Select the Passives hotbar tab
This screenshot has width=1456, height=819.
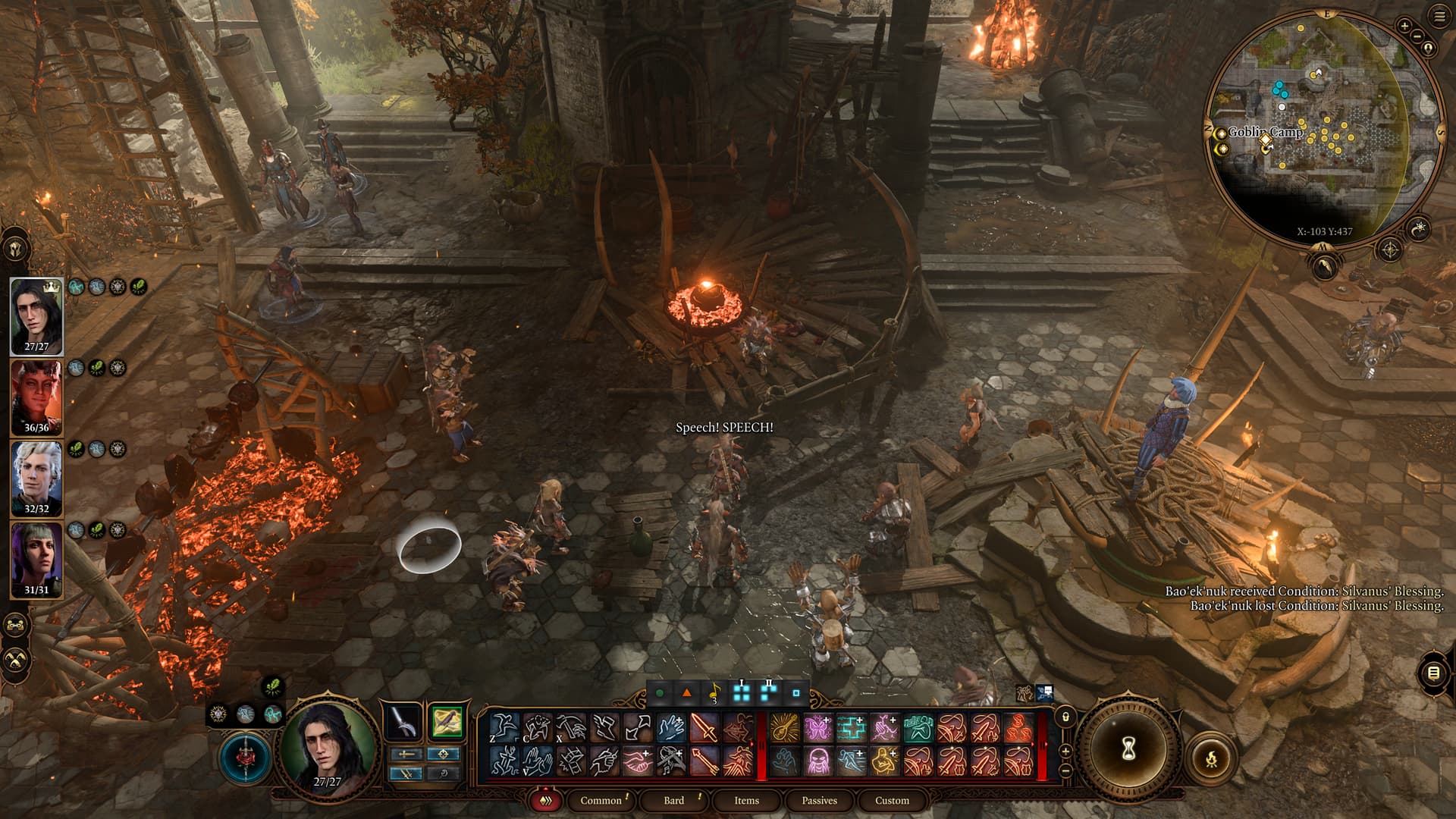819,800
